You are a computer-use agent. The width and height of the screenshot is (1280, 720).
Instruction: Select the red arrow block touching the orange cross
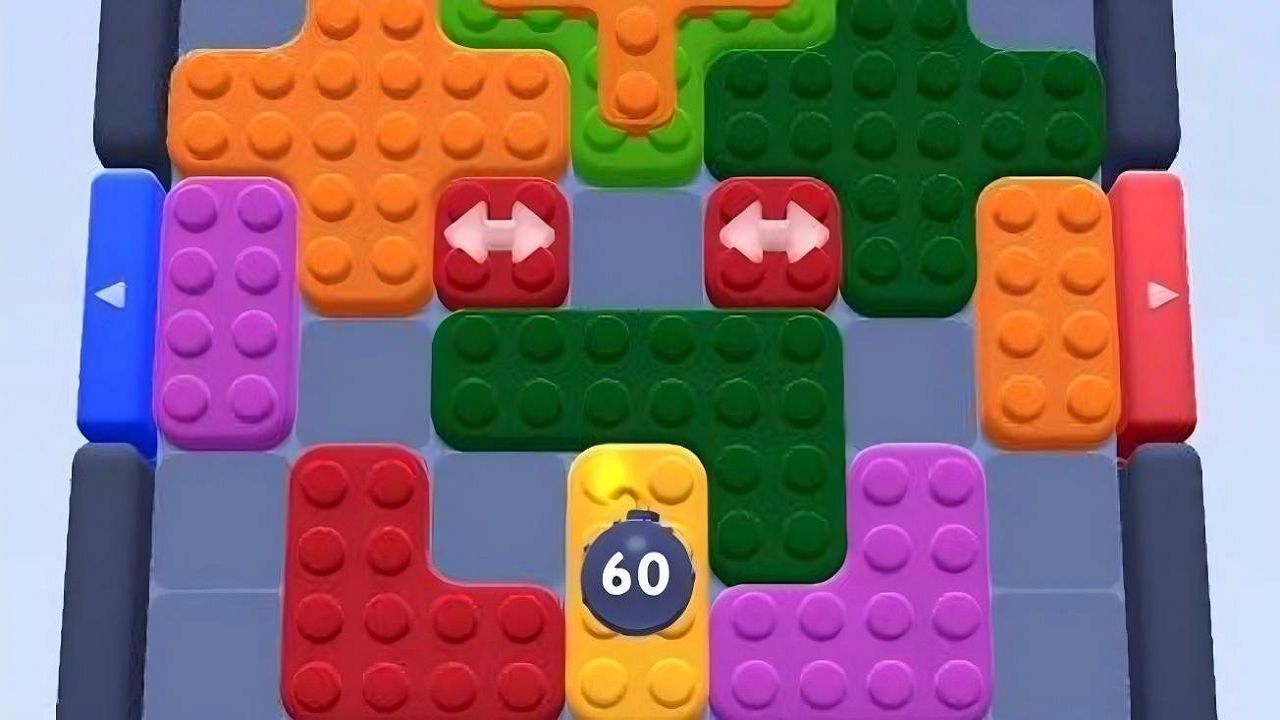500,238
